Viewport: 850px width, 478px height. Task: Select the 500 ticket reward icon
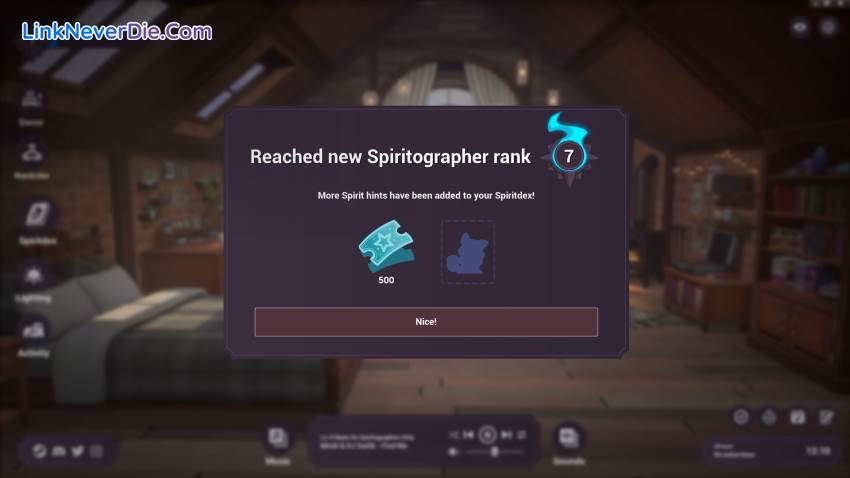pyautogui.click(x=386, y=249)
